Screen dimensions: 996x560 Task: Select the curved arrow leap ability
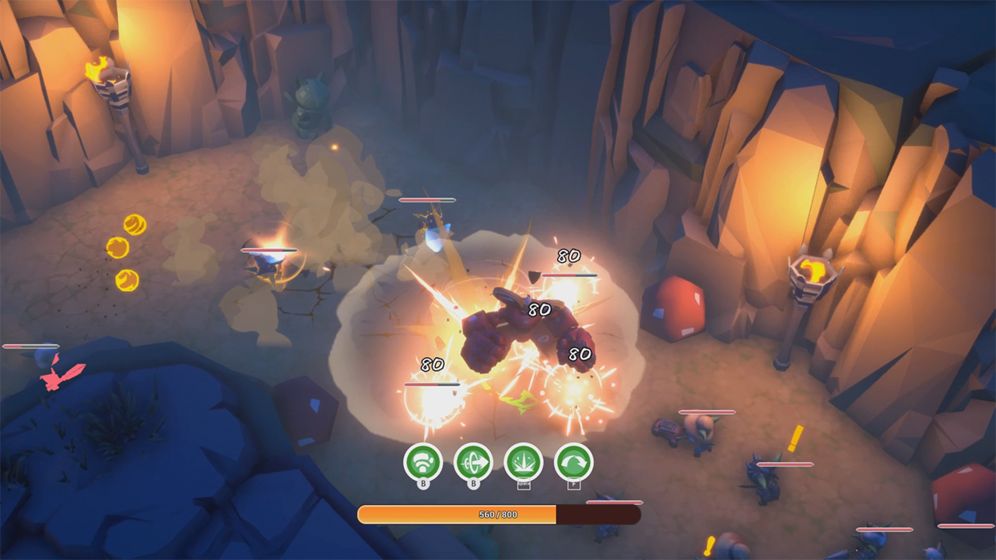coord(573,463)
